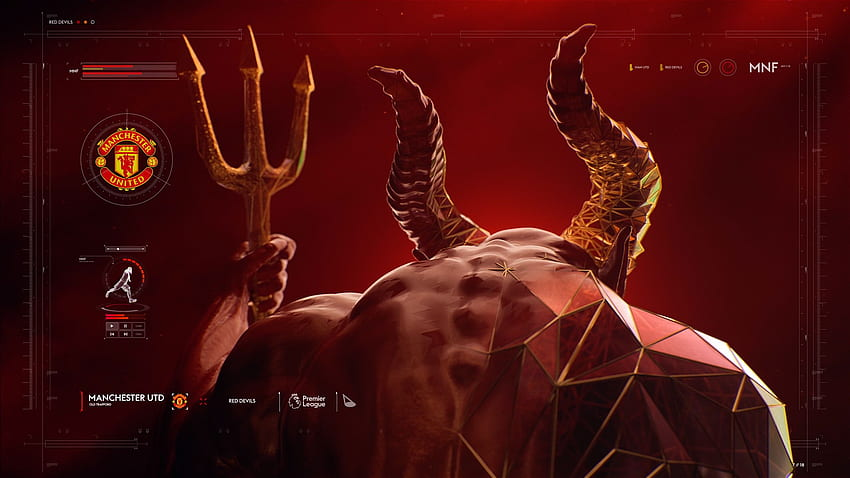Click the pause button in the player panel

125,326
